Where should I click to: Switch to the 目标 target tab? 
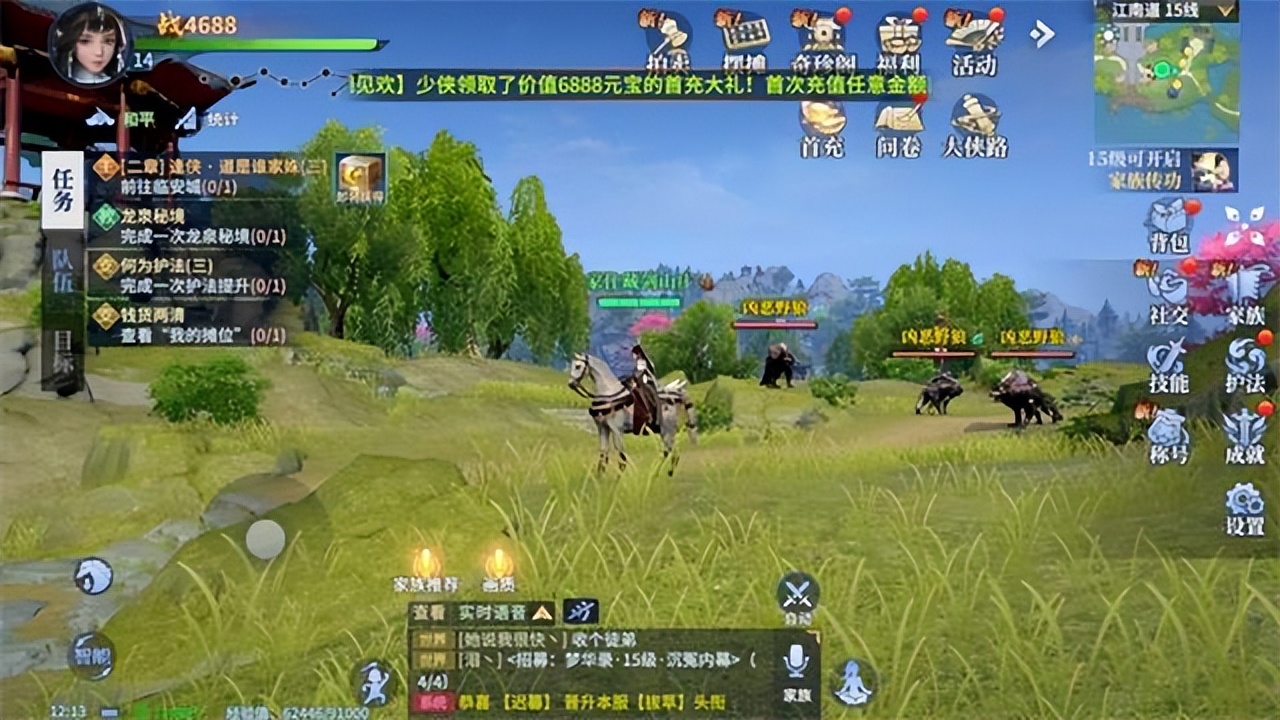point(62,344)
